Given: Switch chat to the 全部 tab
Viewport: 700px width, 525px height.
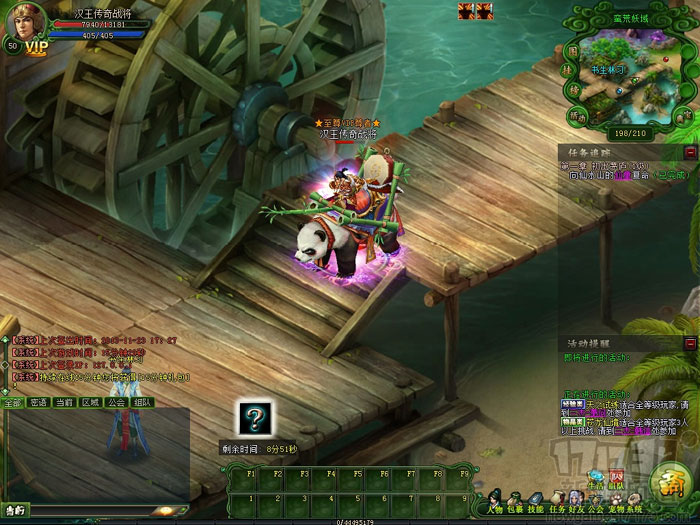Looking at the screenshot, I should click(12, 403).
